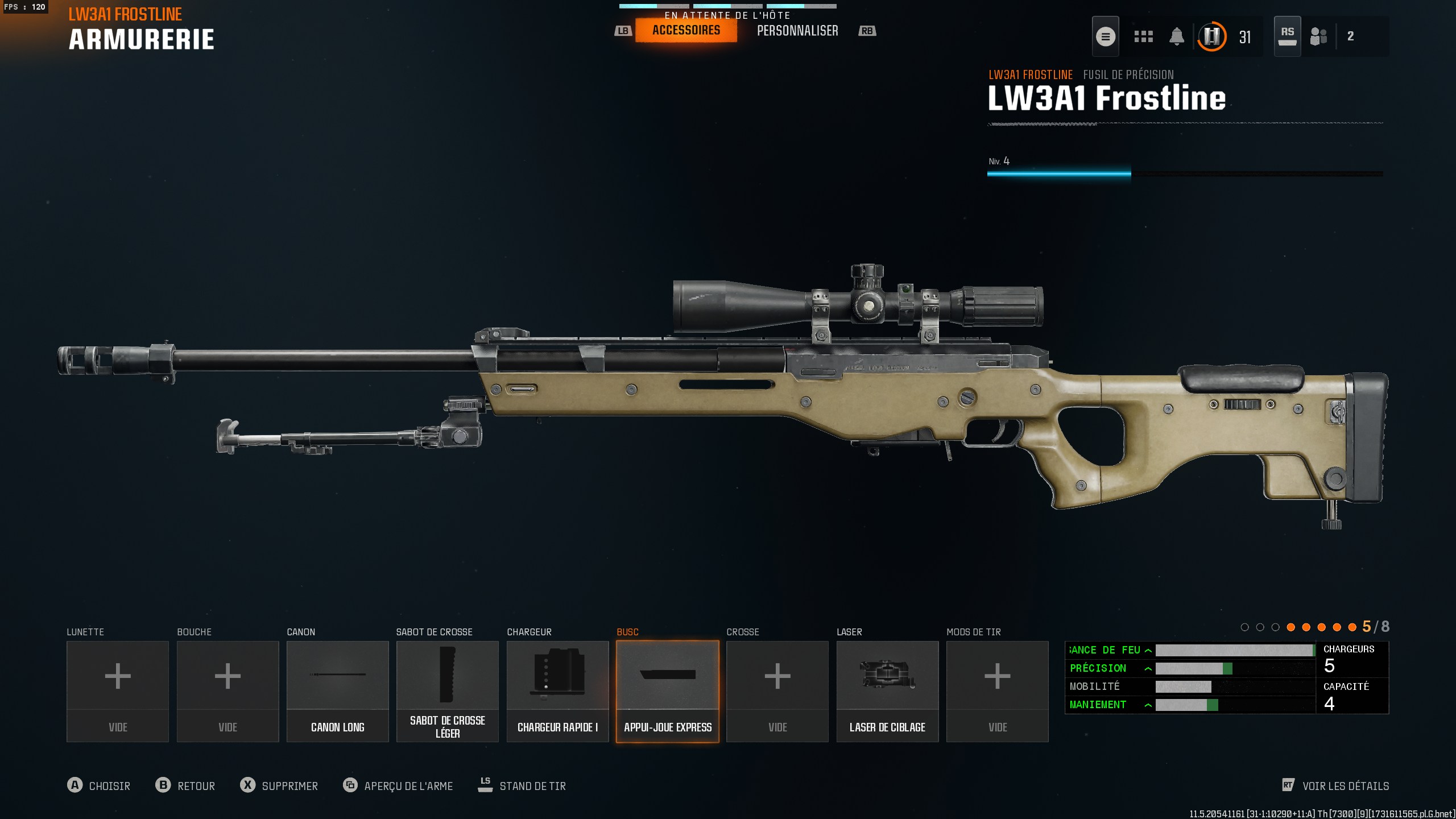
Task: Switch to the Personnaliser tab
Action: pos(797,30)
